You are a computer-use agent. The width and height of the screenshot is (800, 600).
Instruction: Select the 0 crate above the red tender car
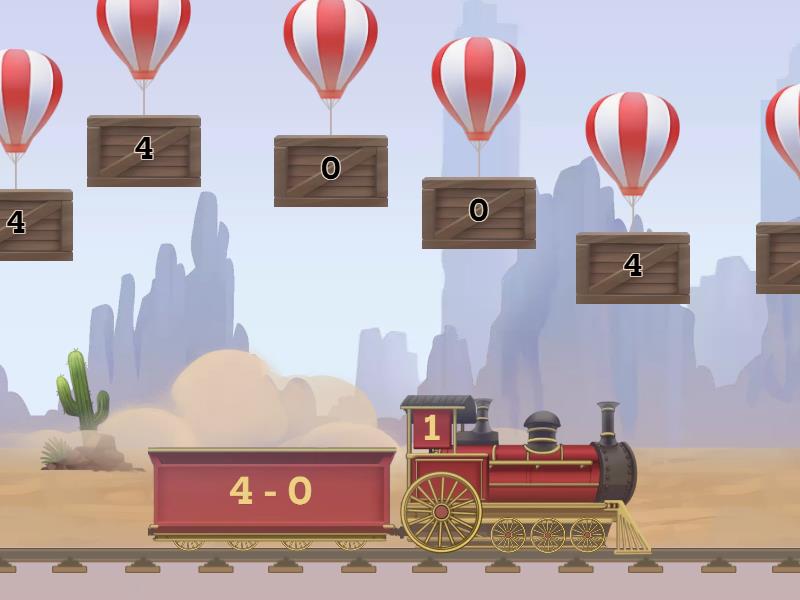pos(330,170)
